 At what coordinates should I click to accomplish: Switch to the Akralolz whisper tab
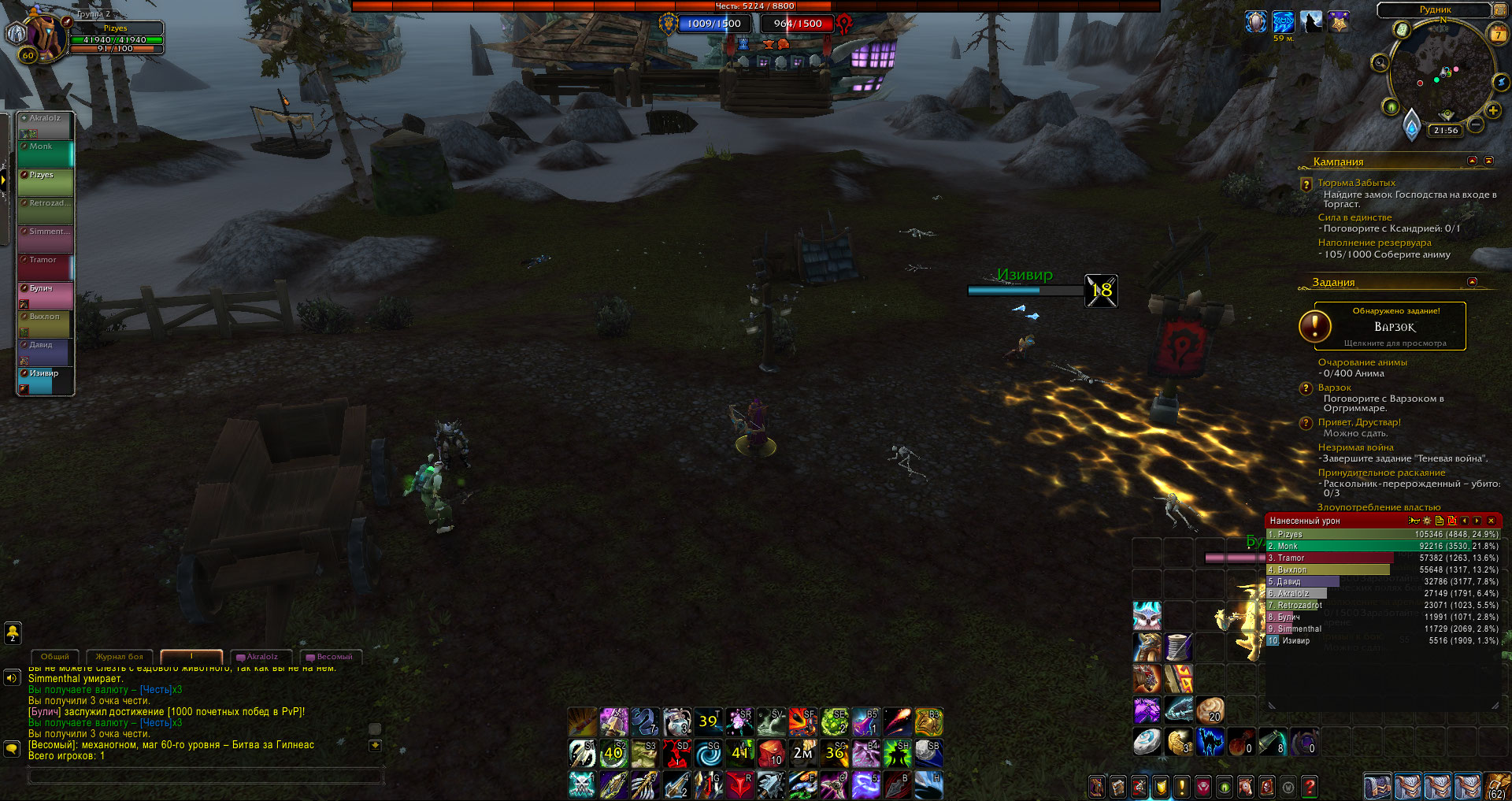click(x=261, y=657)
